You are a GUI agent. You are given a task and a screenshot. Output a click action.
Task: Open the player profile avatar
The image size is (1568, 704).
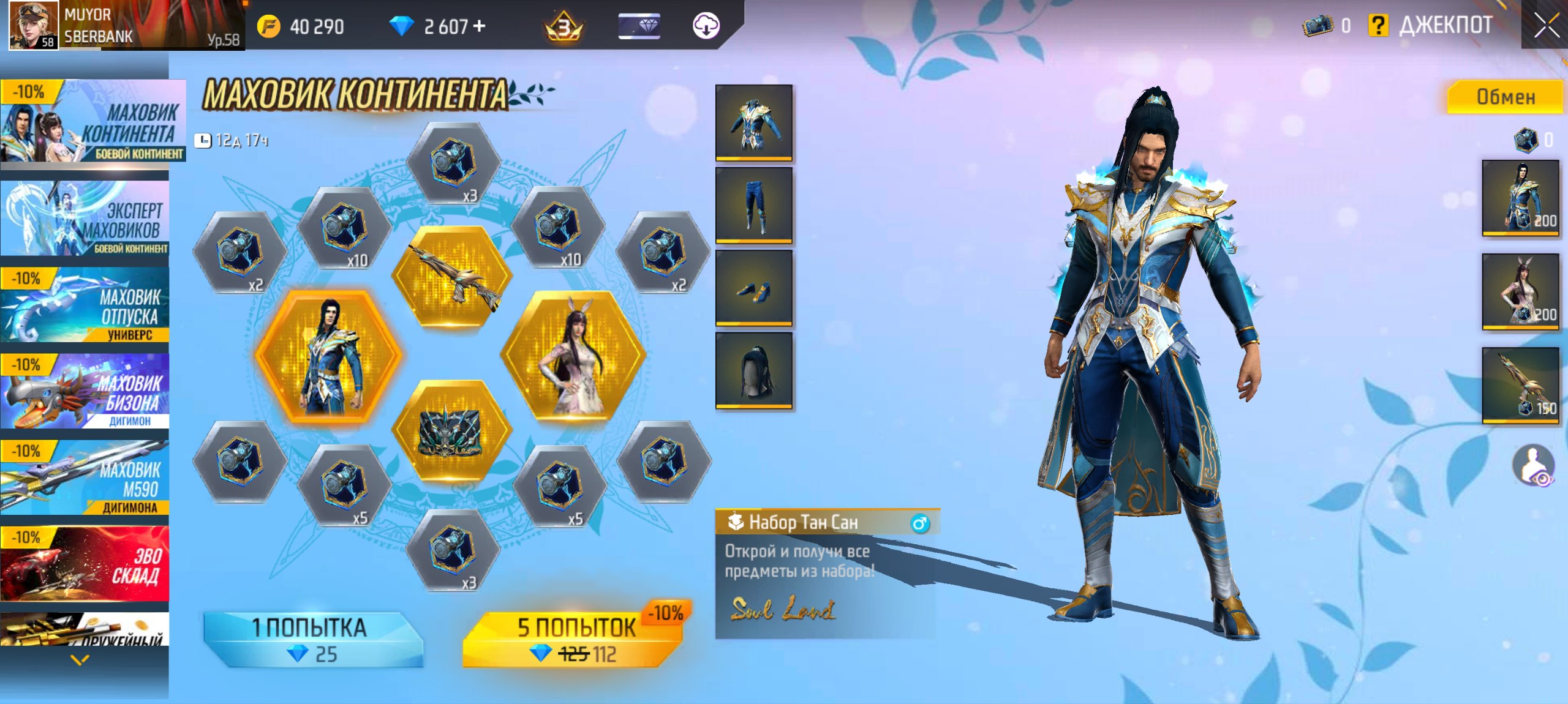click(34, 24)
